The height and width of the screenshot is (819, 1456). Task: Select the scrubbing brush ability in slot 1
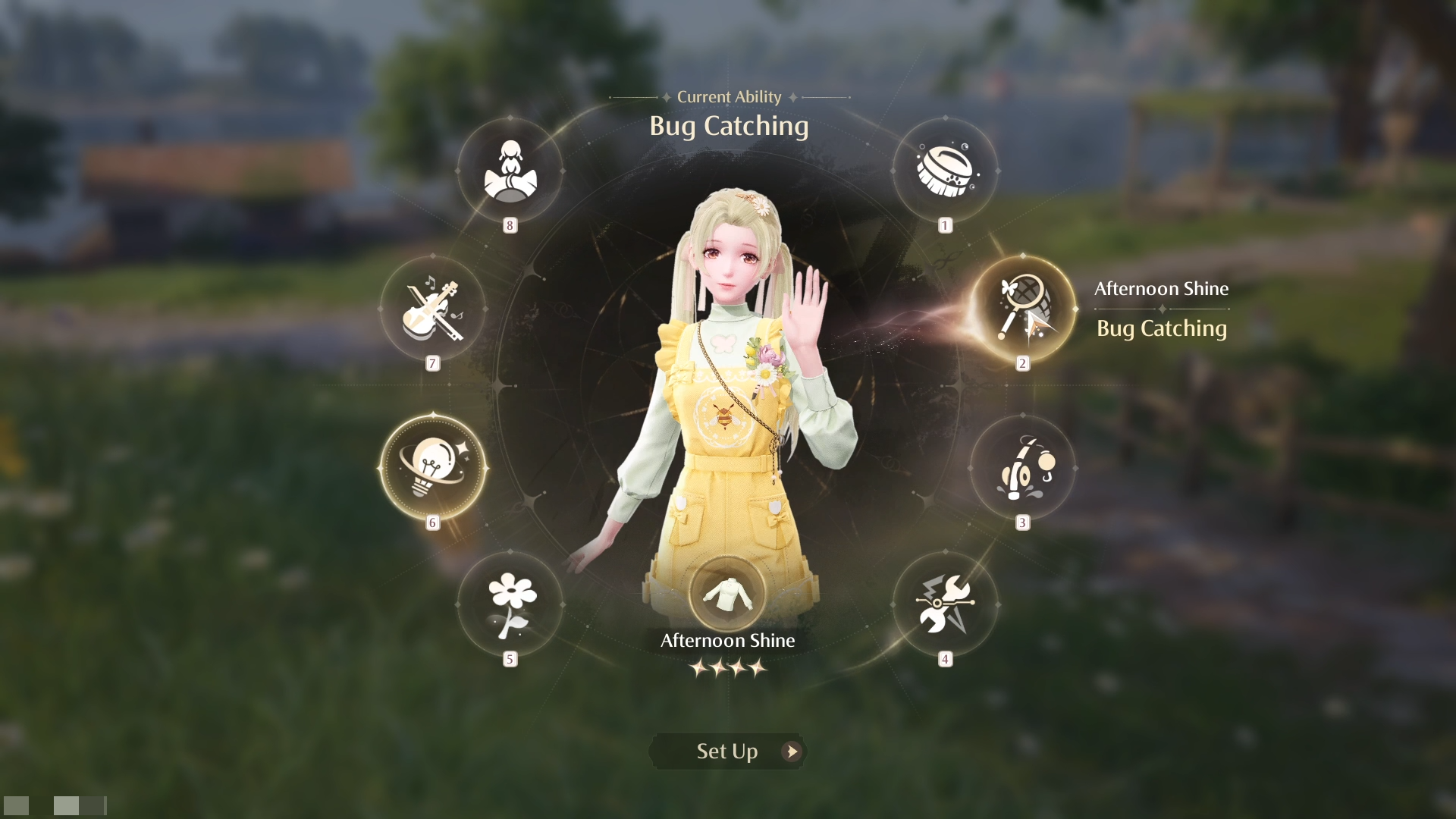[945, 173]
